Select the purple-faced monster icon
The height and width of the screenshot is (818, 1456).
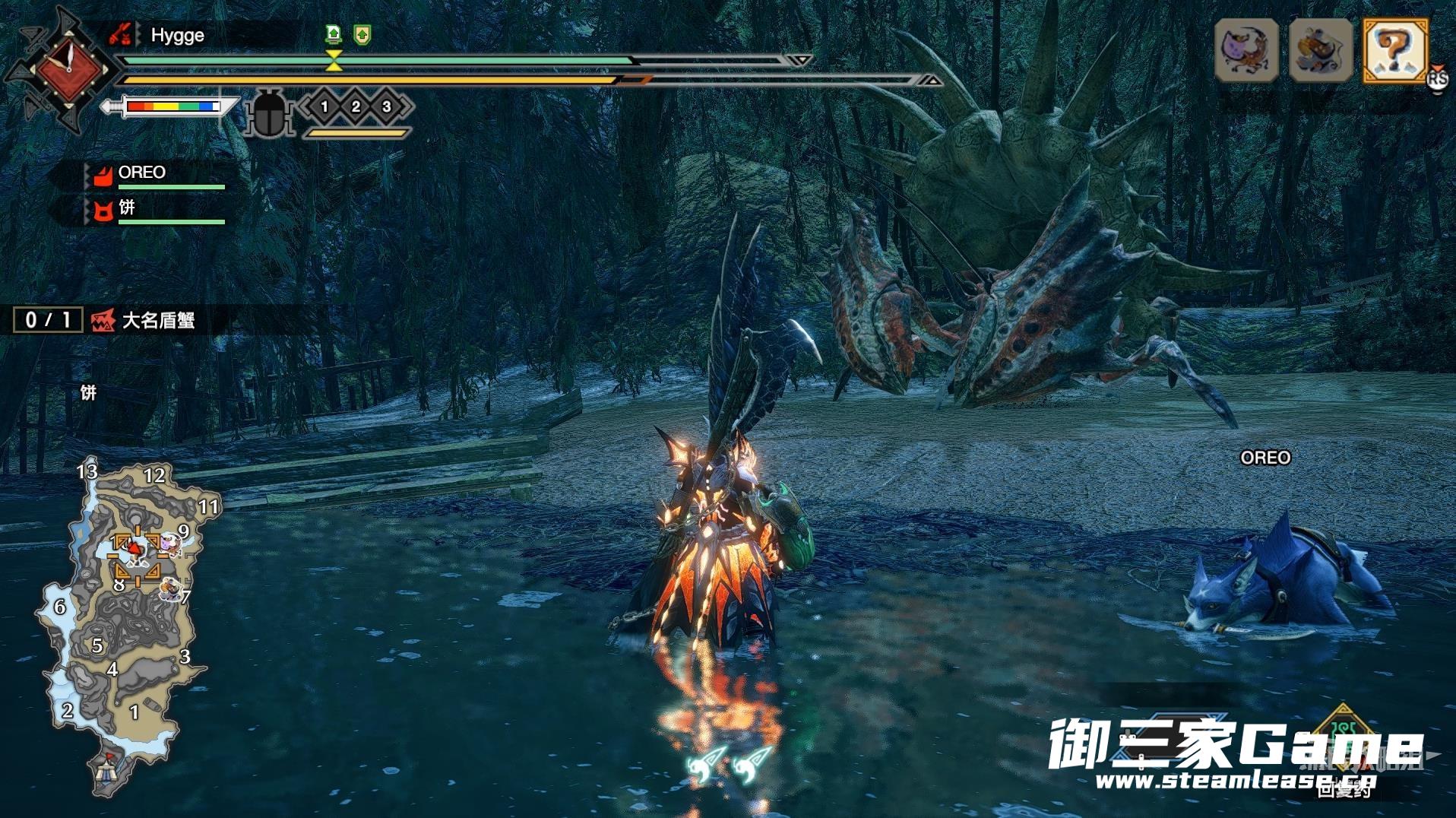click(1246, 51)
